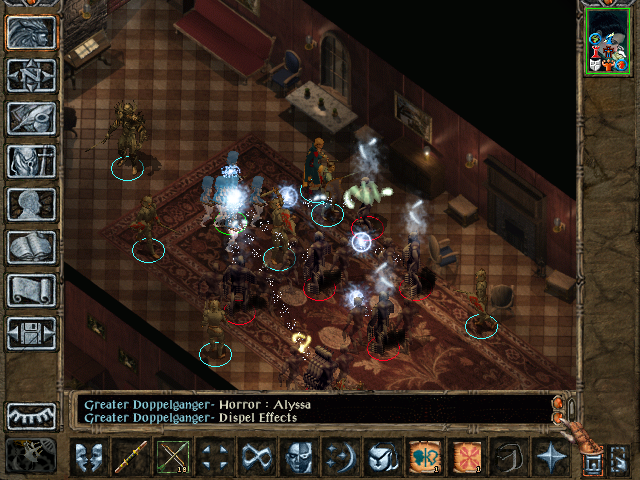Open the journal quill button
Viewport: 640px width, 480px height.
tap(31, 118)
